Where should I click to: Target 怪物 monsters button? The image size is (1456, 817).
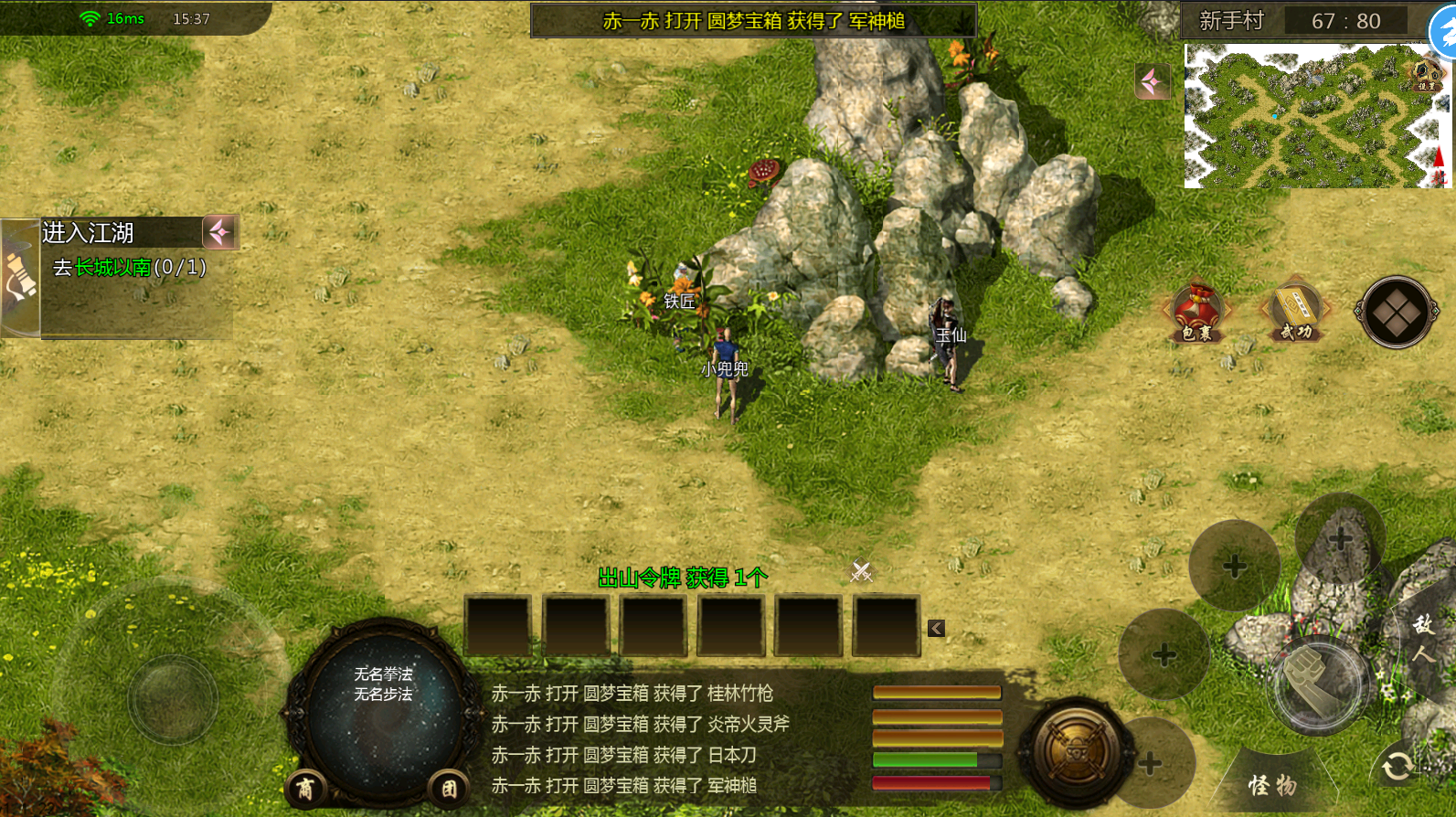coord(1272,785)
